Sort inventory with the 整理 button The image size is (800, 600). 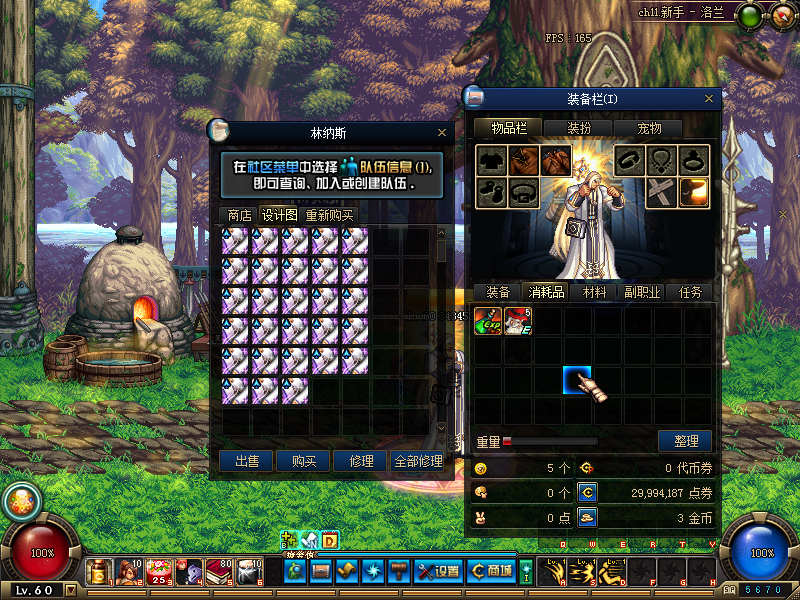pyautogui.click(x=685, y=441)
